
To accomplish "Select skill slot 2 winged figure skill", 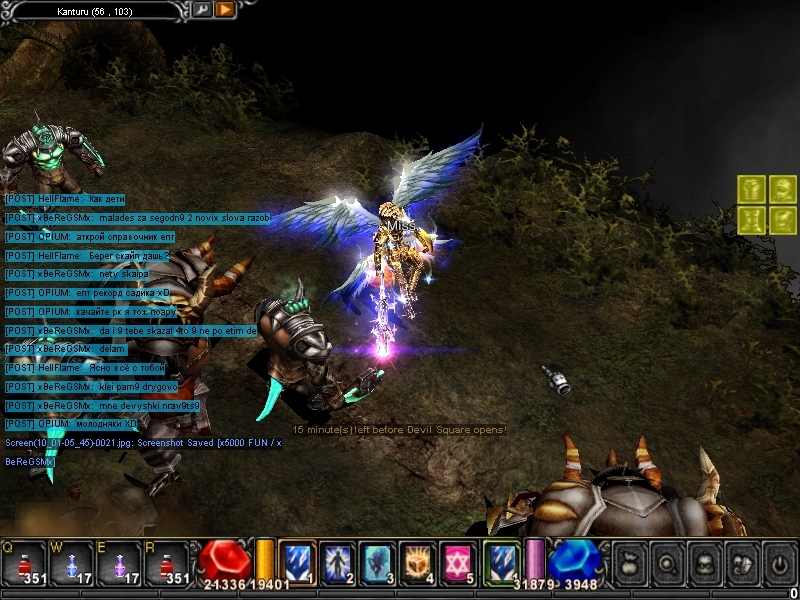I will (337, 562).
